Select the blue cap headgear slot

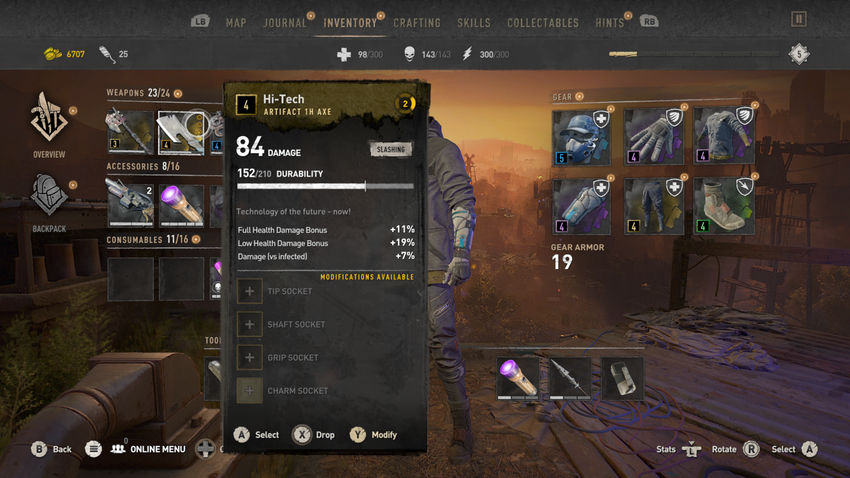pyautogui.click(x=583, y=136)
